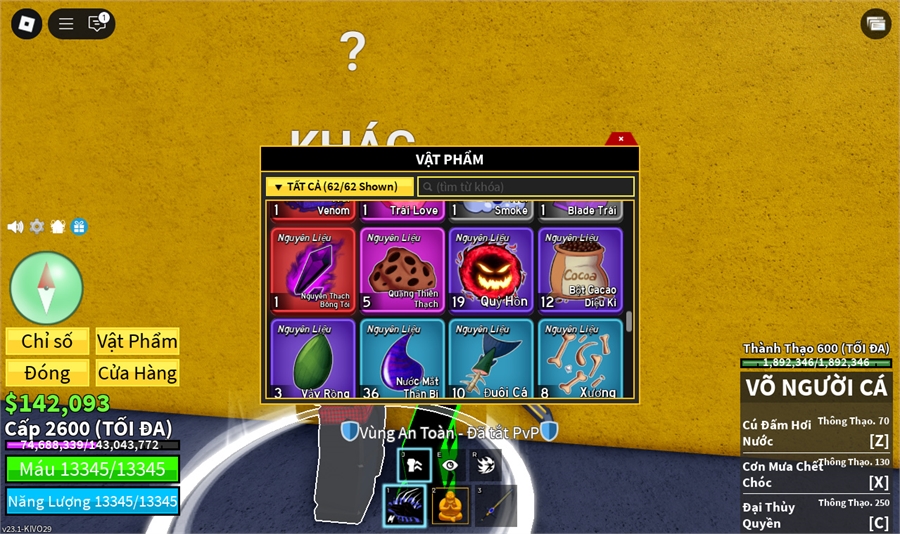The height and width of the screenshot is (534, 900).
Task: Click the Vật Phẩm menu button
Action: click(137, 341)
